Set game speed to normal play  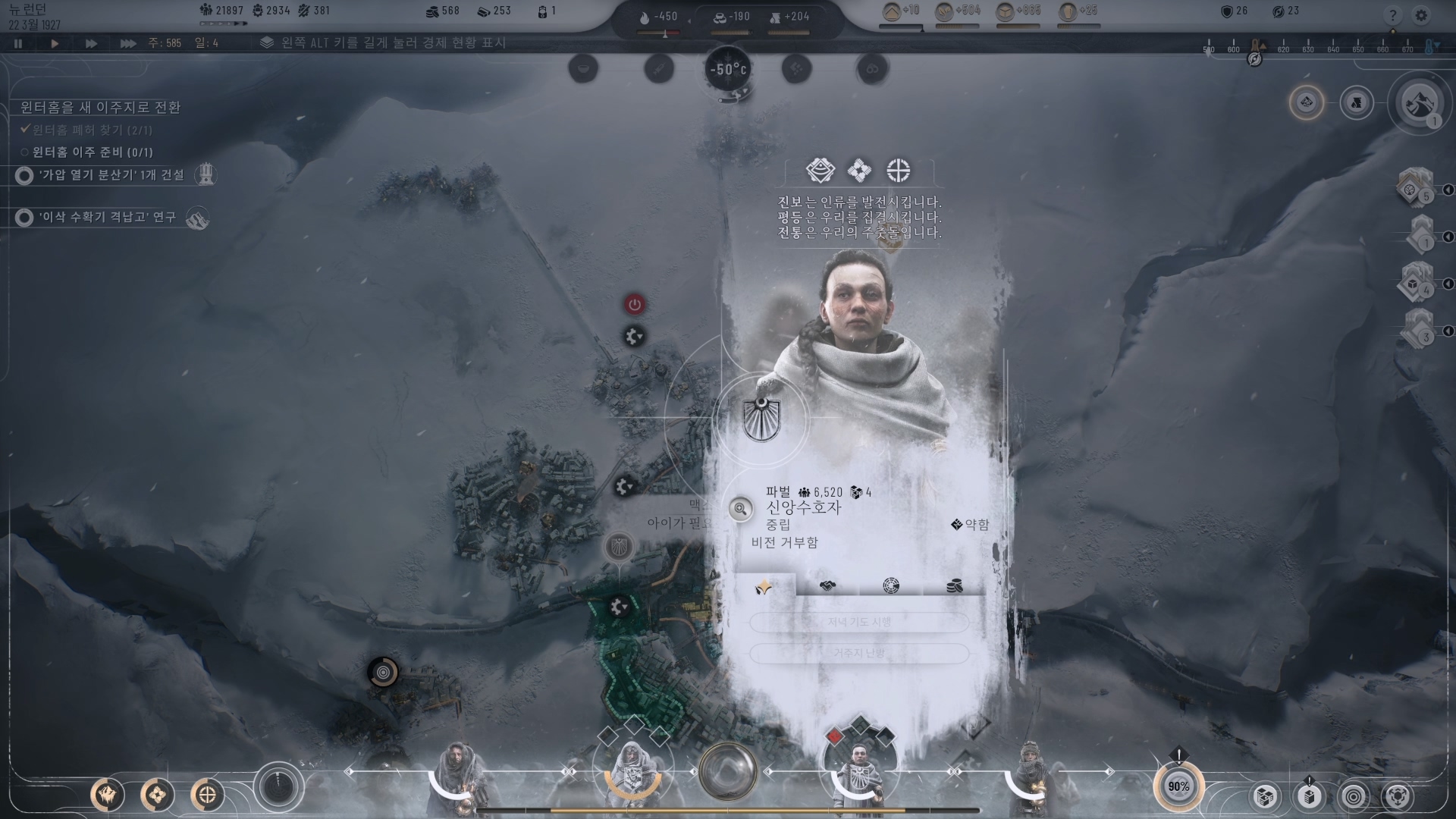[55, 44]
